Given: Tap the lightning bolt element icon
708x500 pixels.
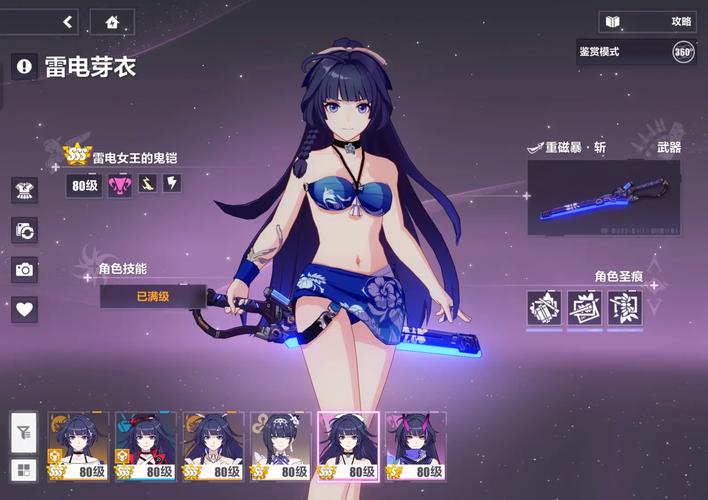Looking at the screenshot, I should click(172, 184).
